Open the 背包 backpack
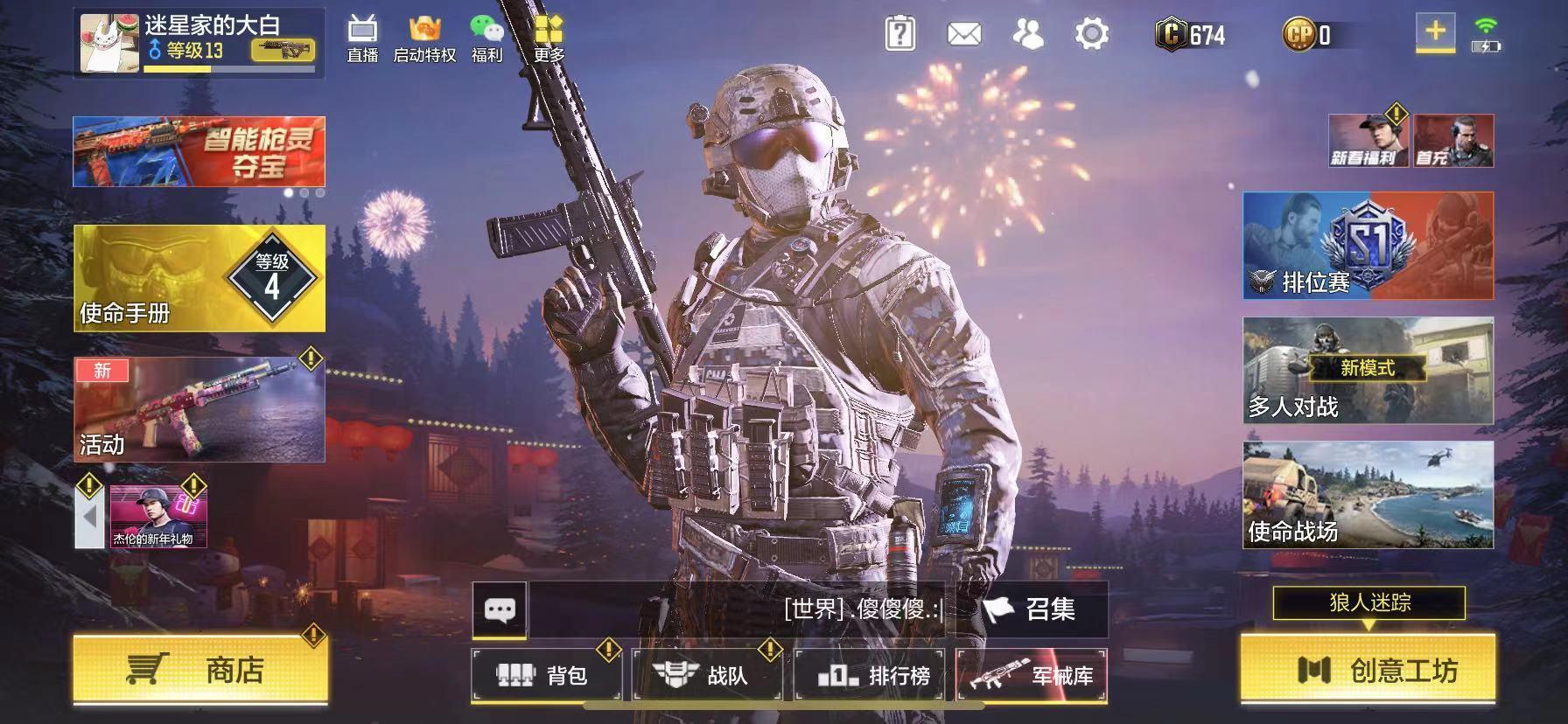This screenshot has width=1568, height=724. (x=546, y=677)
